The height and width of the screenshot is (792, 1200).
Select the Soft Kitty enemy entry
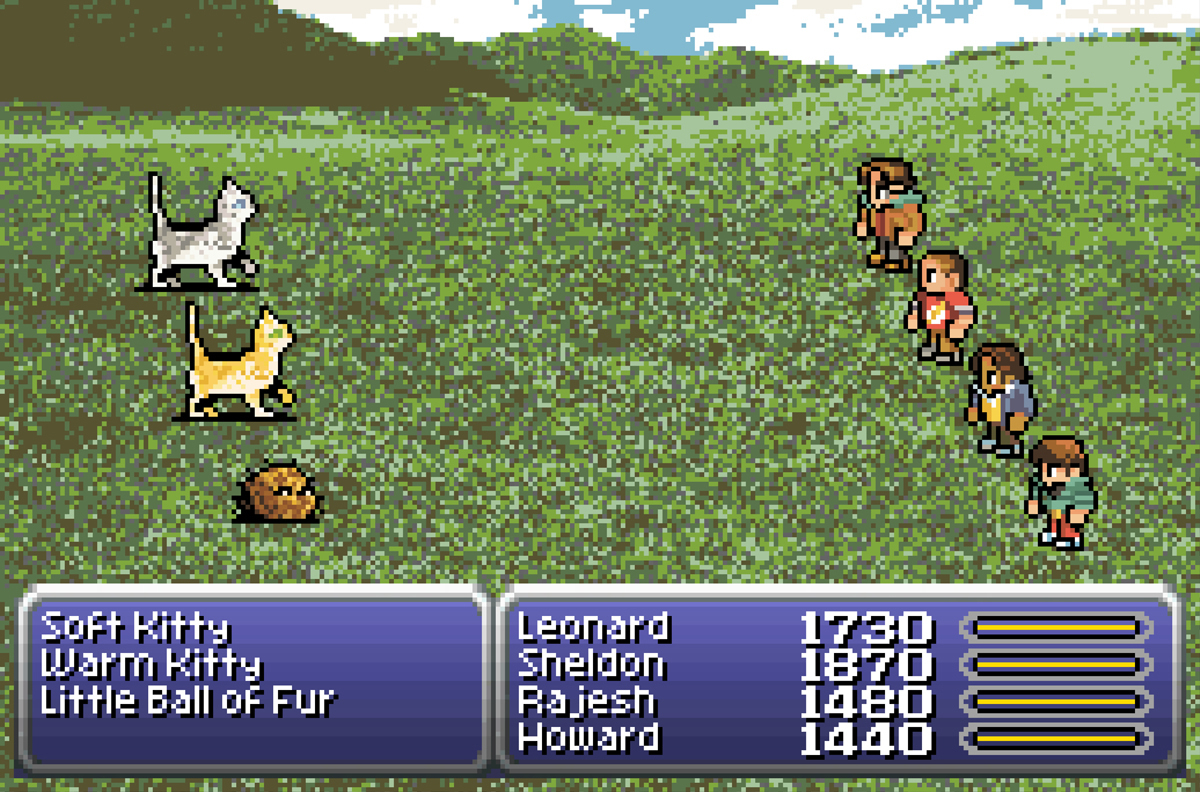pos(135,628)
